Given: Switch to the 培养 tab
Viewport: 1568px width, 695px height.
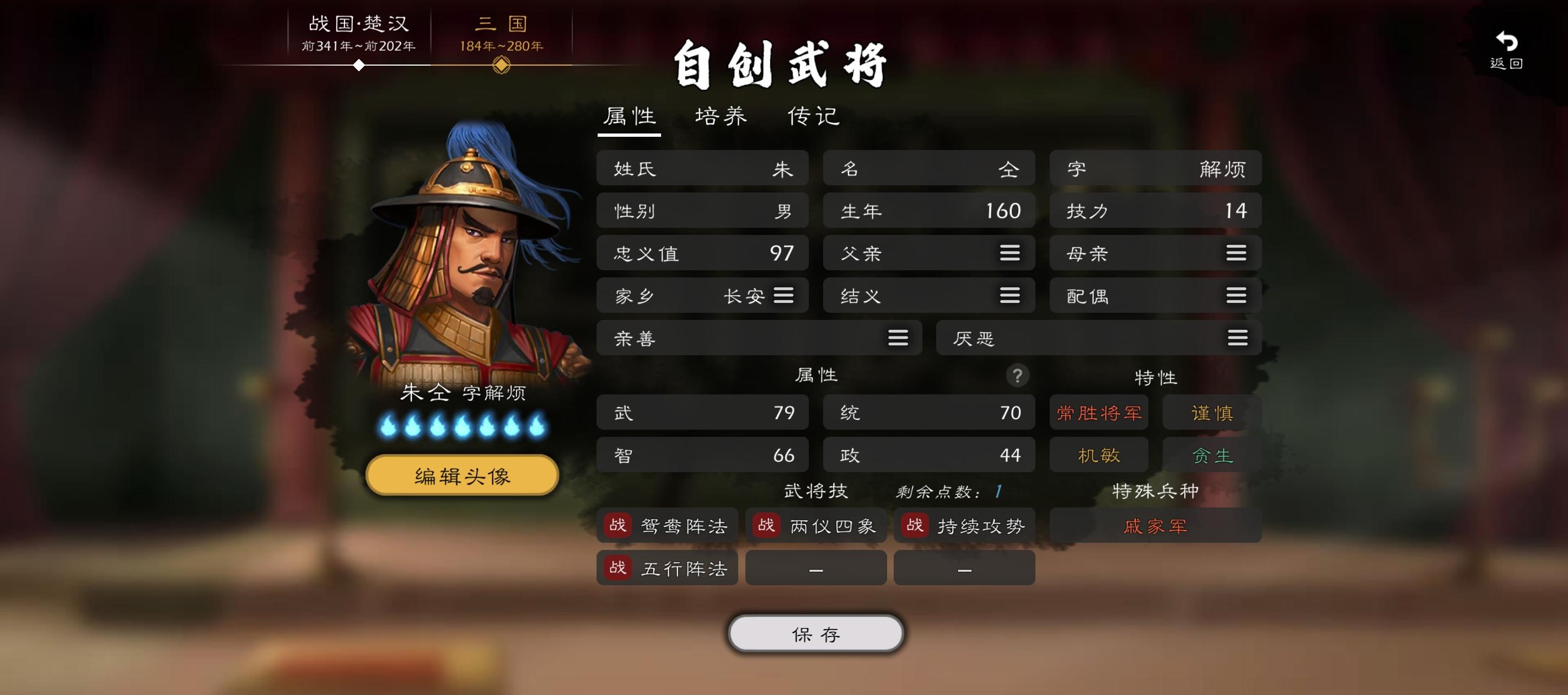Looking at the screenshot, I should pos(721,116).
